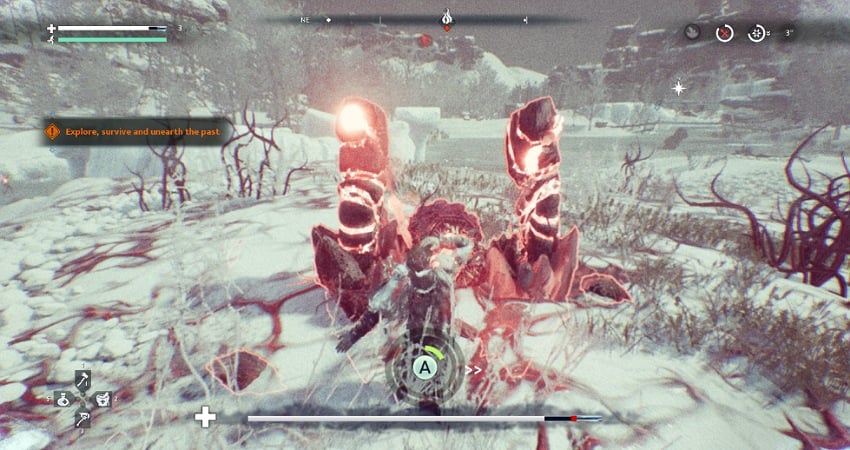Click the grey flame status icon
This screenshot has height=450, width=850.
coord(693,33)
